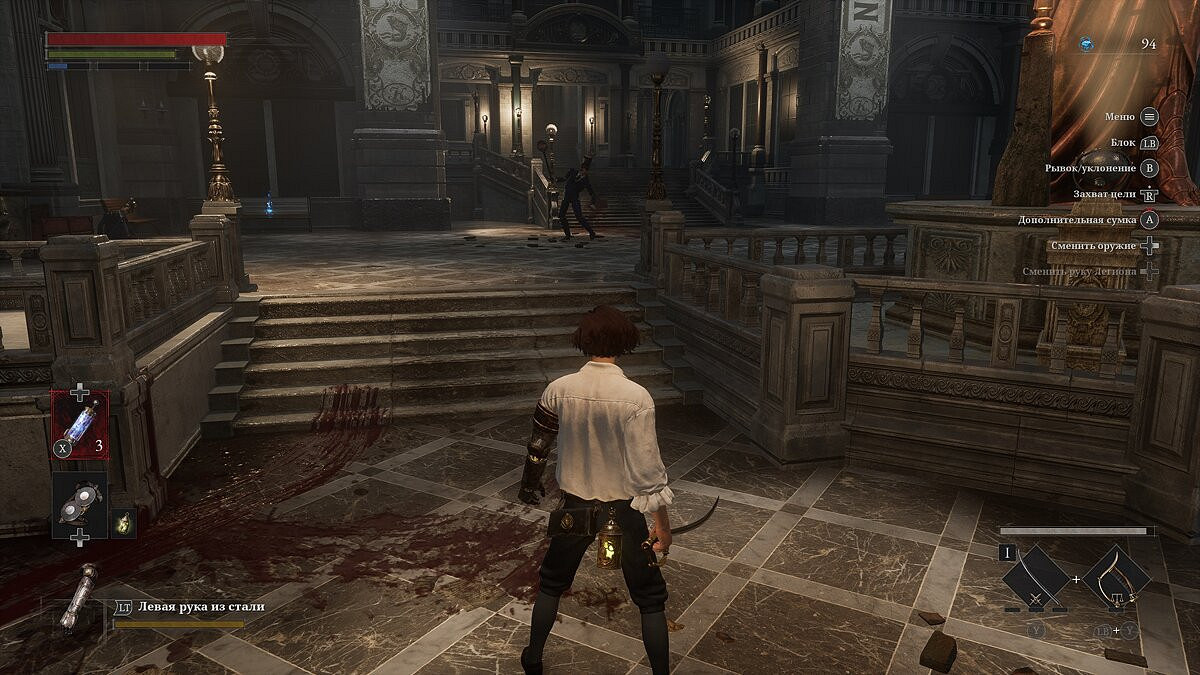Choose the curved handle weapon diamond
Image resolution: width=1200 pixels, height=675 pixels.
tap(1116, 578)
